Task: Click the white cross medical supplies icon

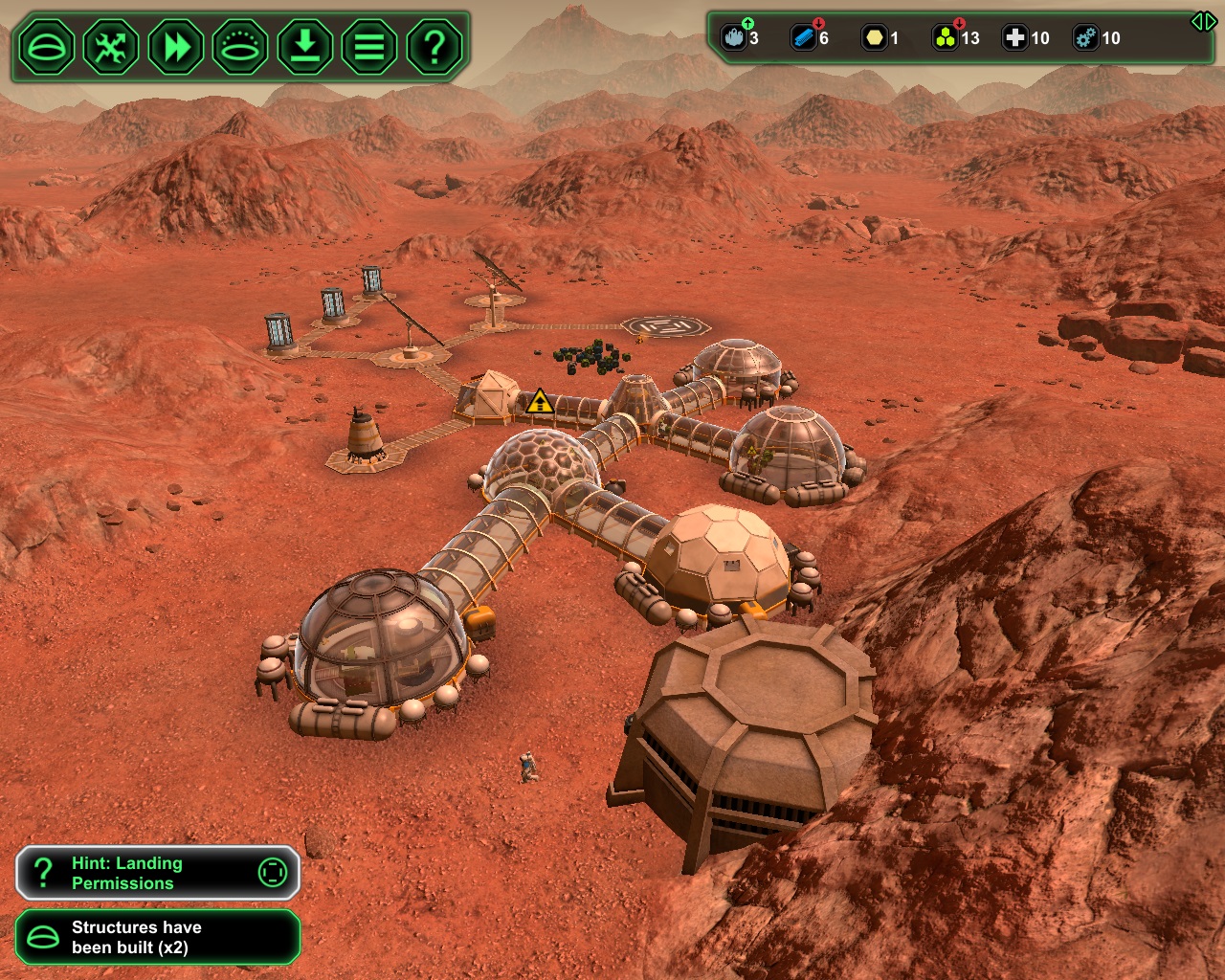Action: point(1014,38)
